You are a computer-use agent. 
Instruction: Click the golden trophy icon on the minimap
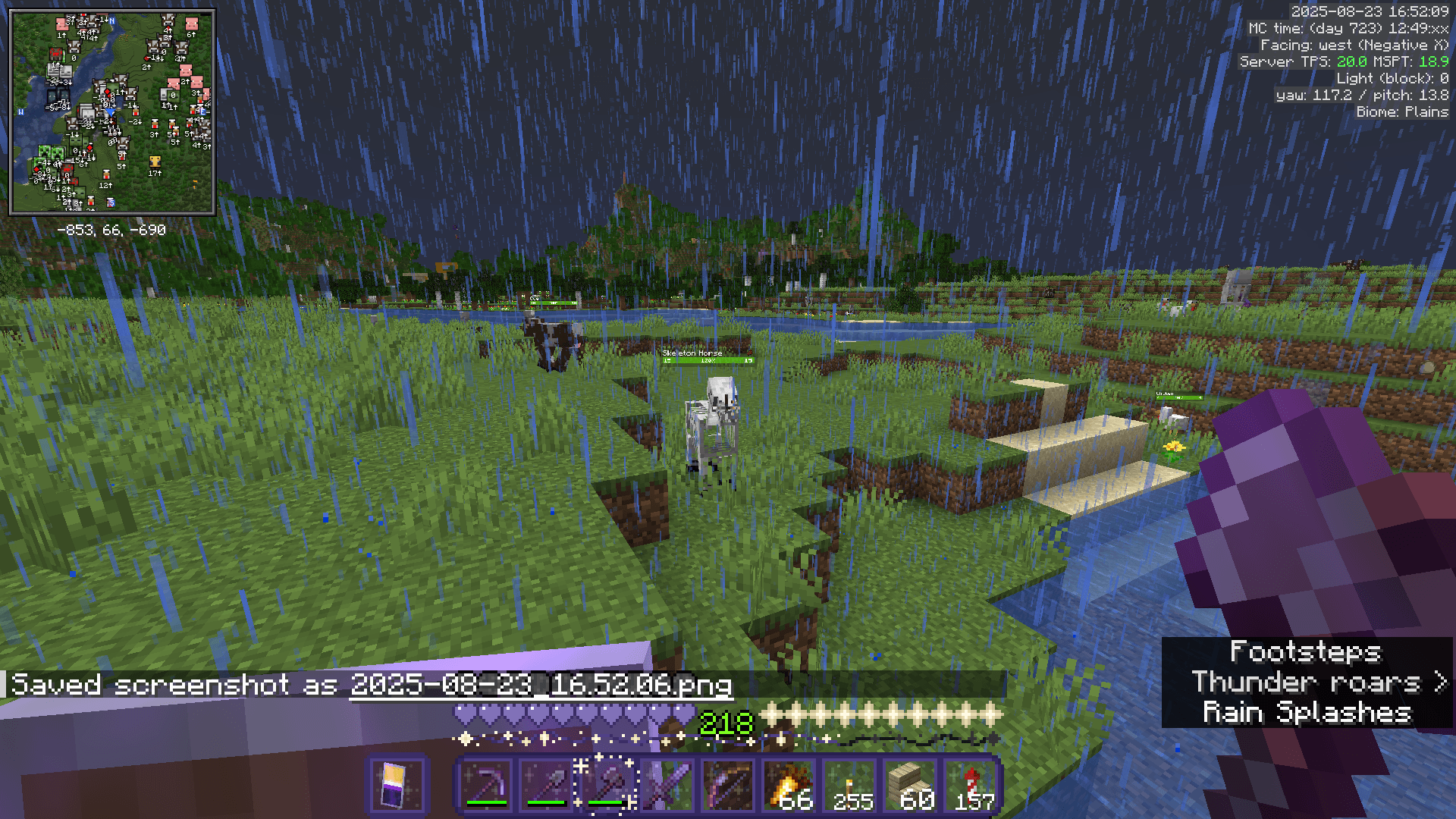point(154,161)
